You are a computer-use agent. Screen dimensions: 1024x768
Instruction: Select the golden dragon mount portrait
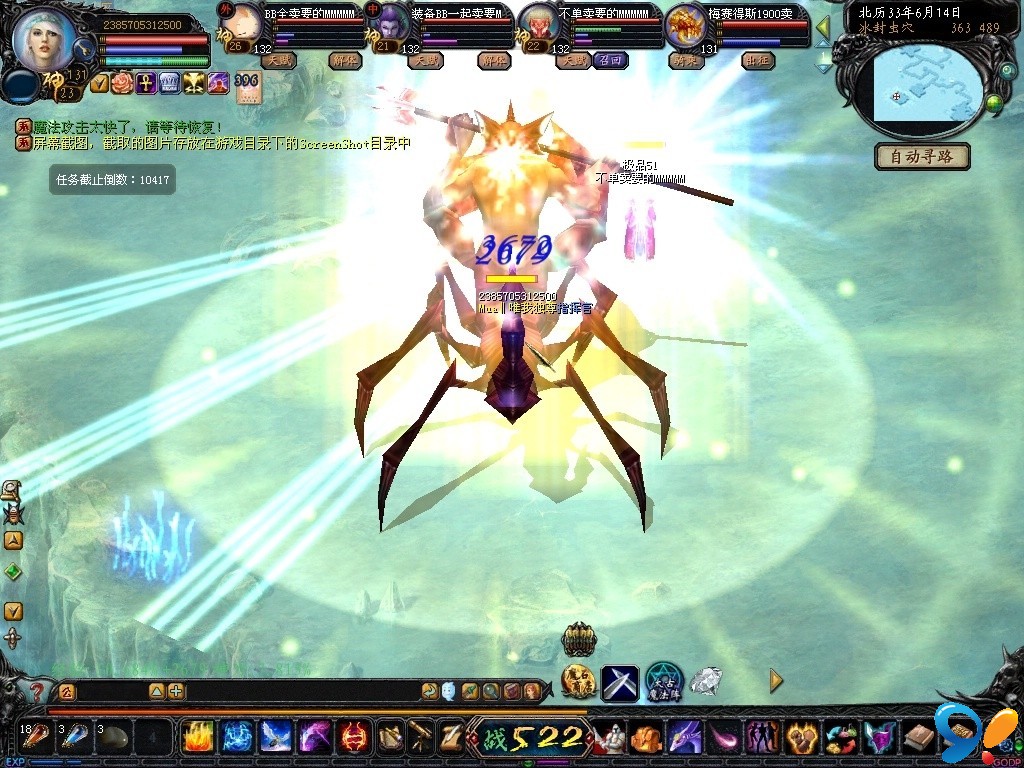686,24
